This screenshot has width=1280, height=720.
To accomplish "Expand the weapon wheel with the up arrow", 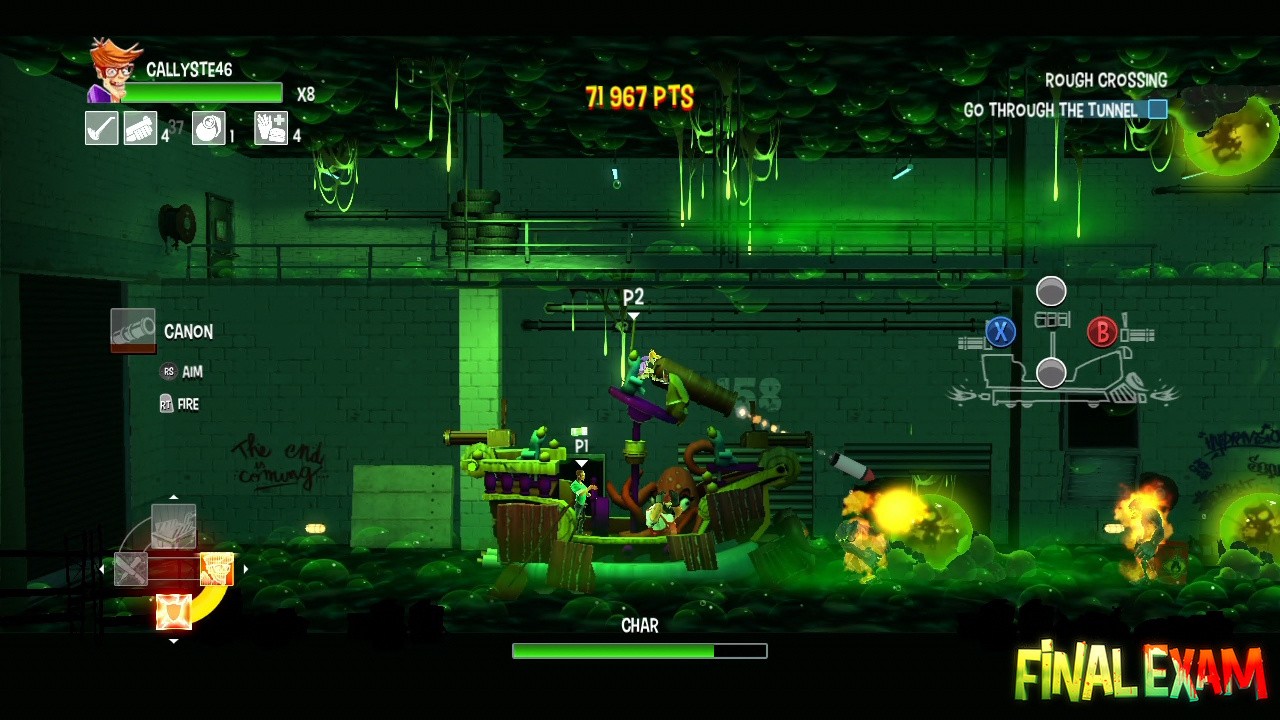I will click(173, 496).
